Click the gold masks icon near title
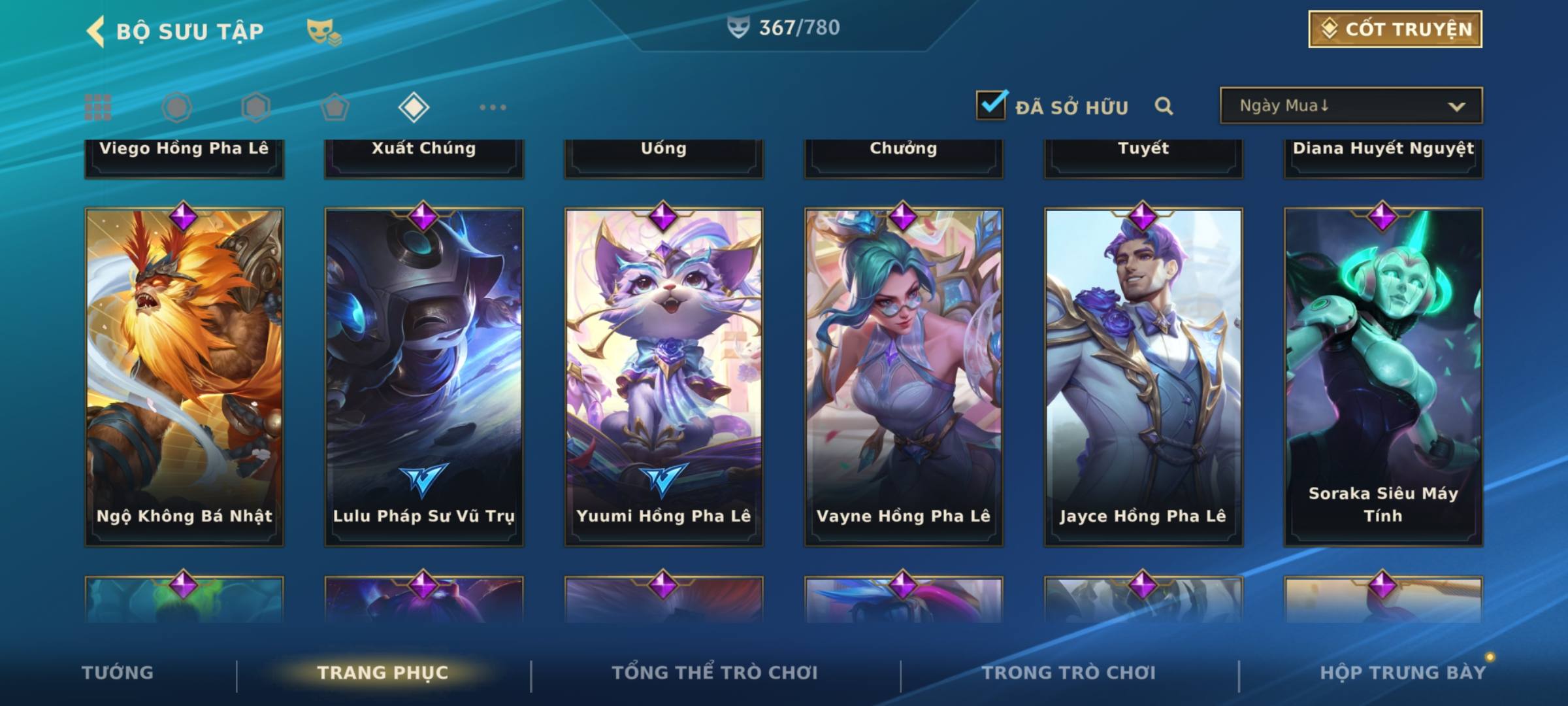The image size is (1568, 706). click(323, 31)
